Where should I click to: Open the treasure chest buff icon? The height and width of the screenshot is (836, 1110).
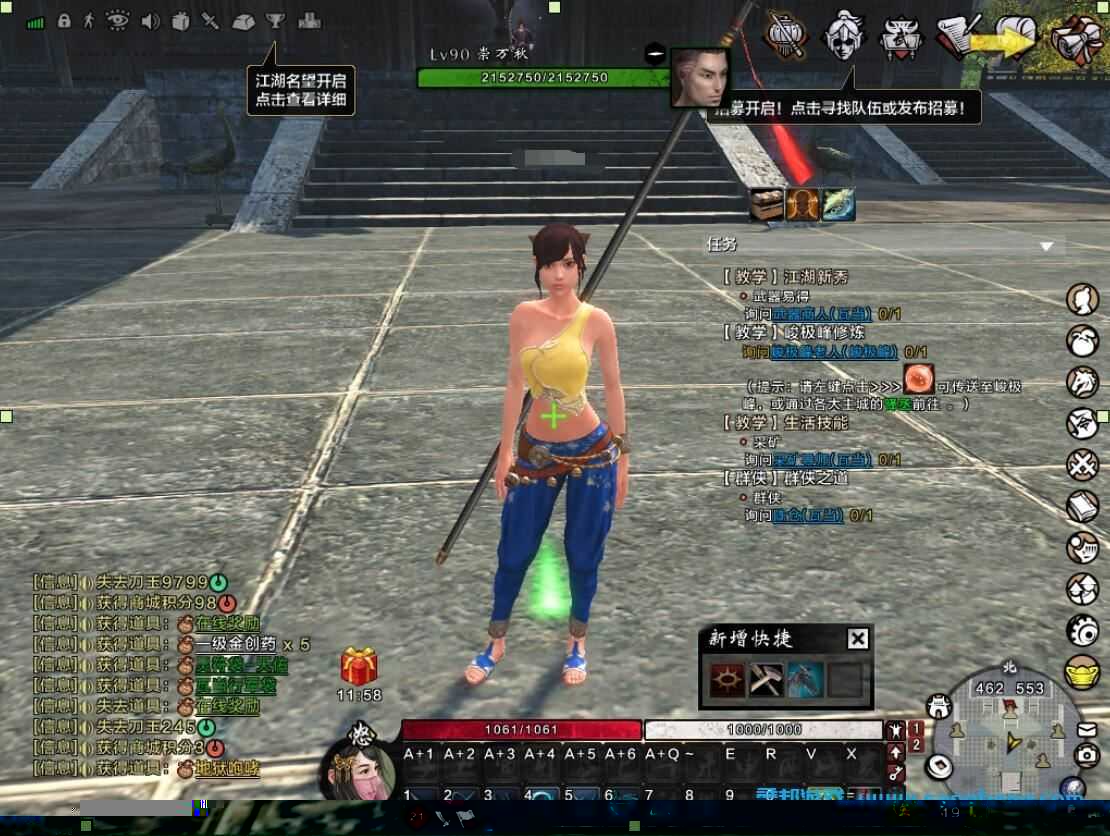click(767, 205)
